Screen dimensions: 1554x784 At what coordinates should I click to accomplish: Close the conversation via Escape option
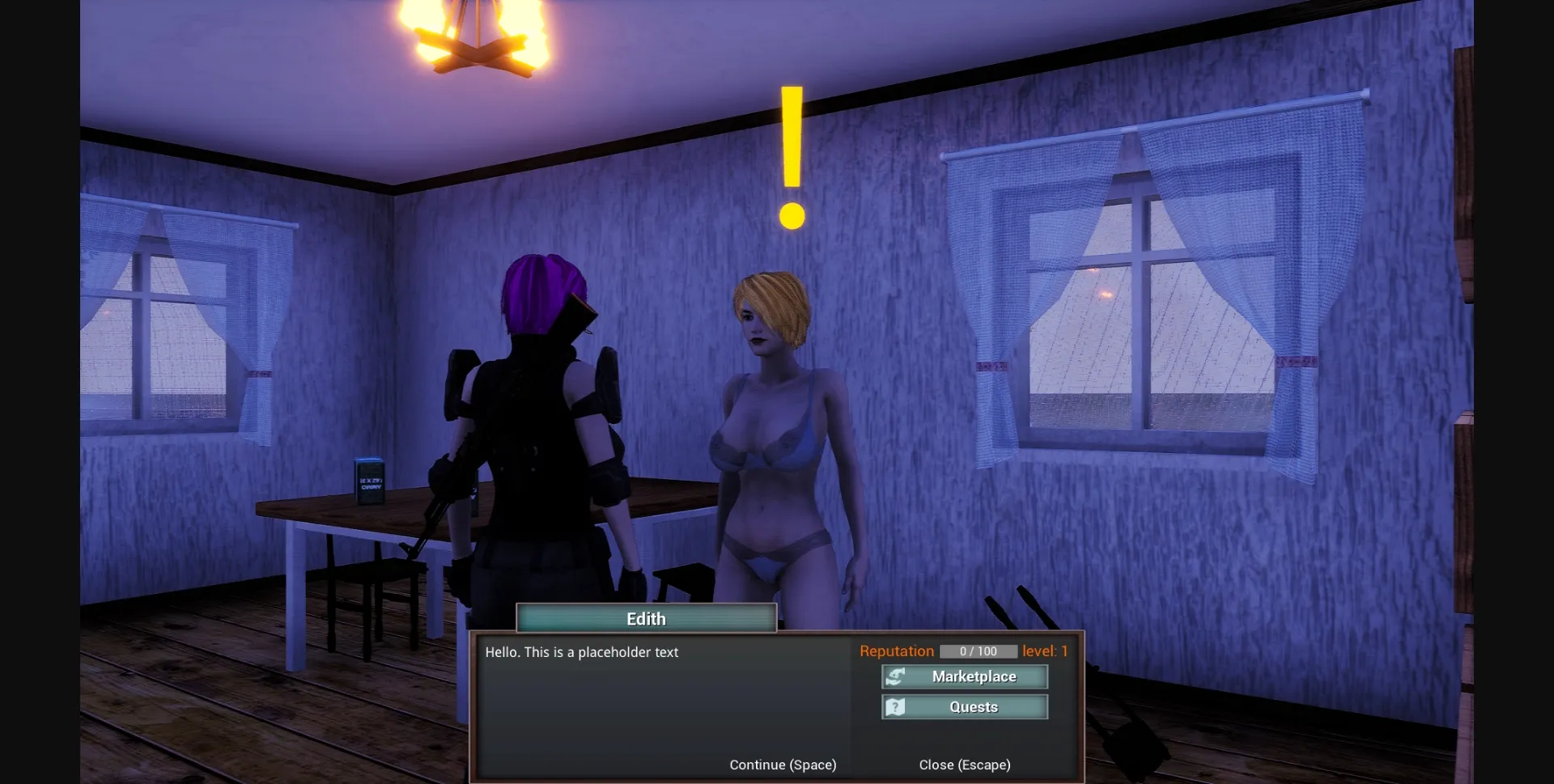965,764
